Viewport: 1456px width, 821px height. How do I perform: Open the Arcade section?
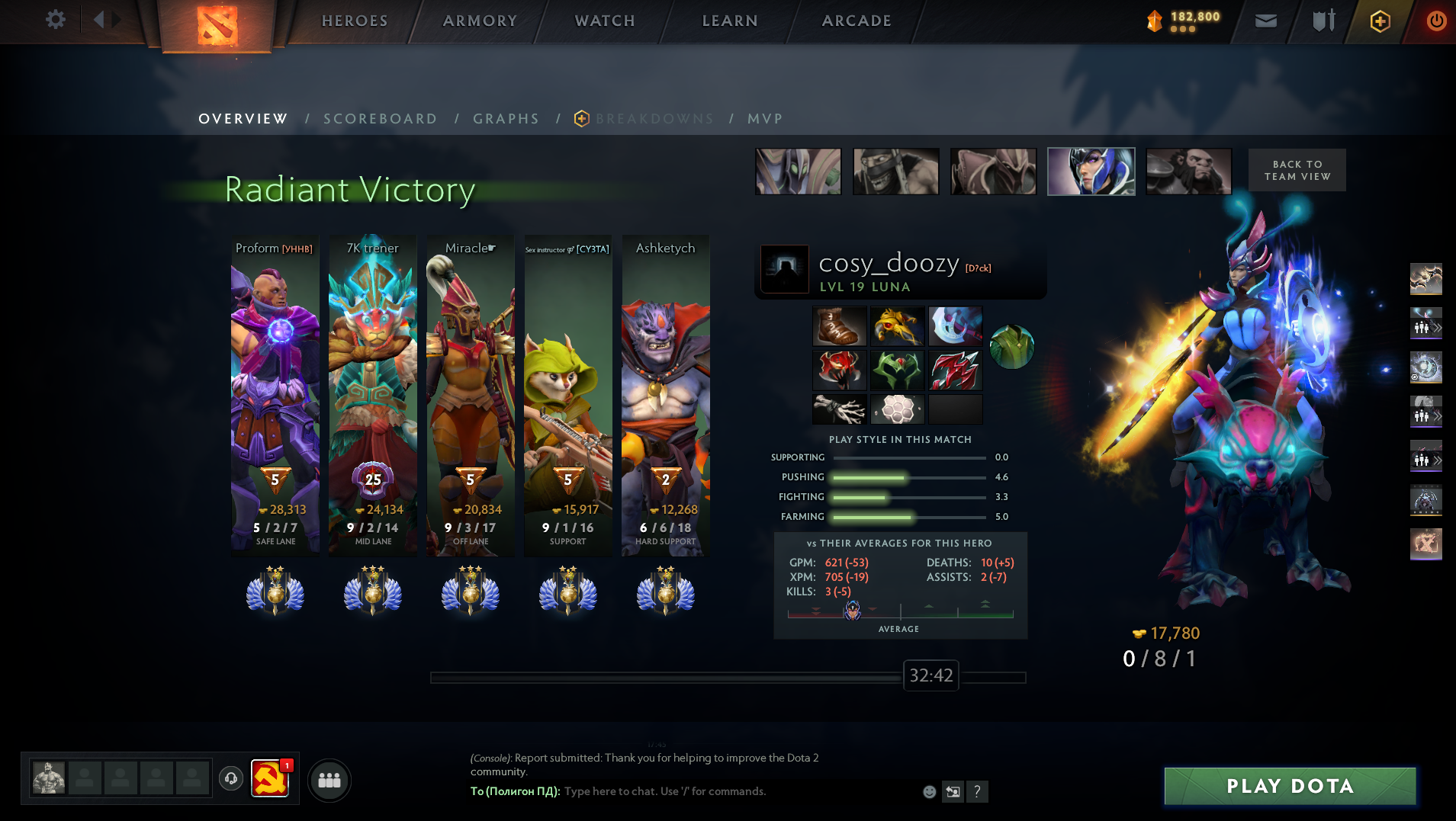[x=857, y=21]
